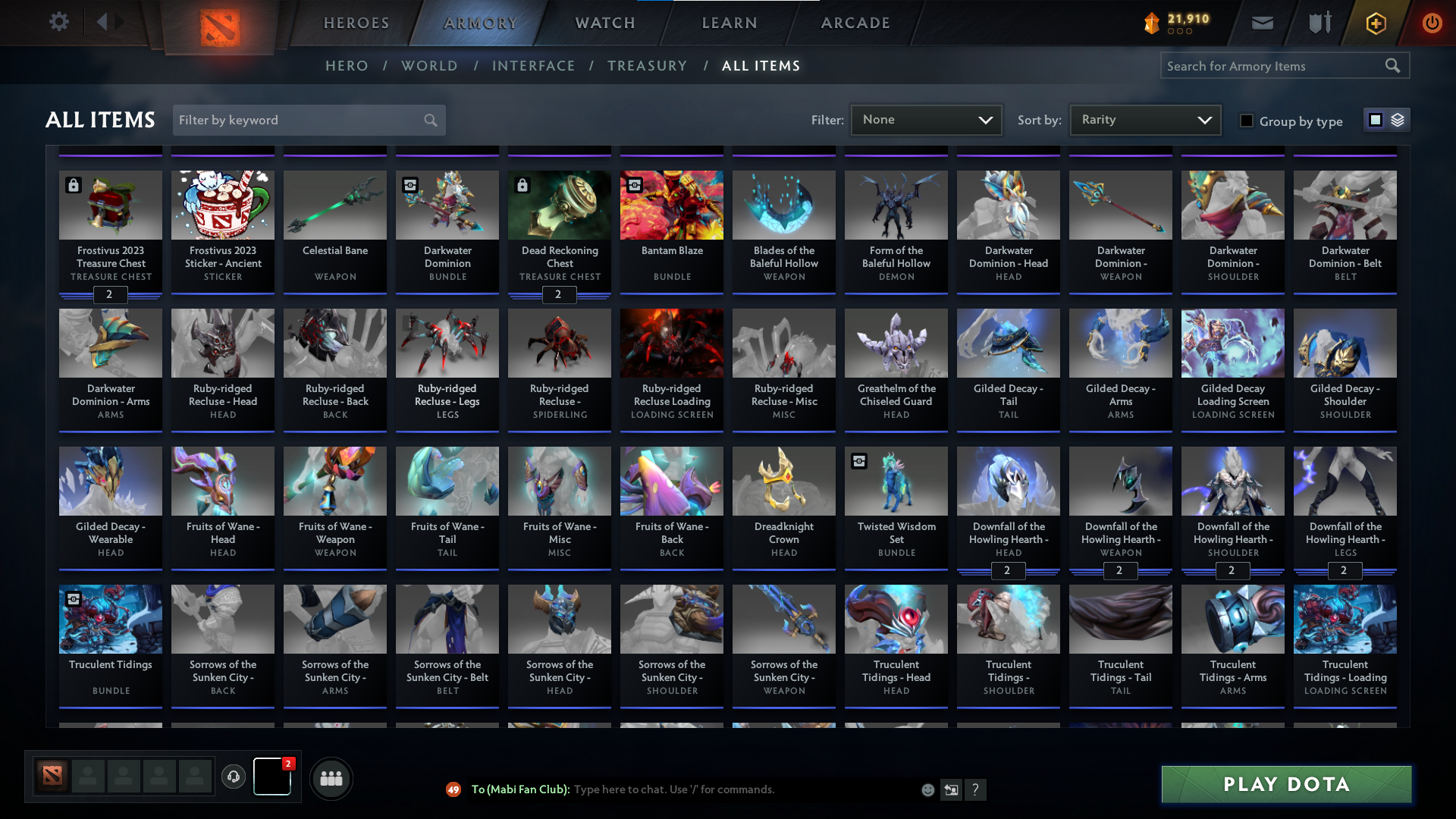Open the settings gear

[58, 22]
